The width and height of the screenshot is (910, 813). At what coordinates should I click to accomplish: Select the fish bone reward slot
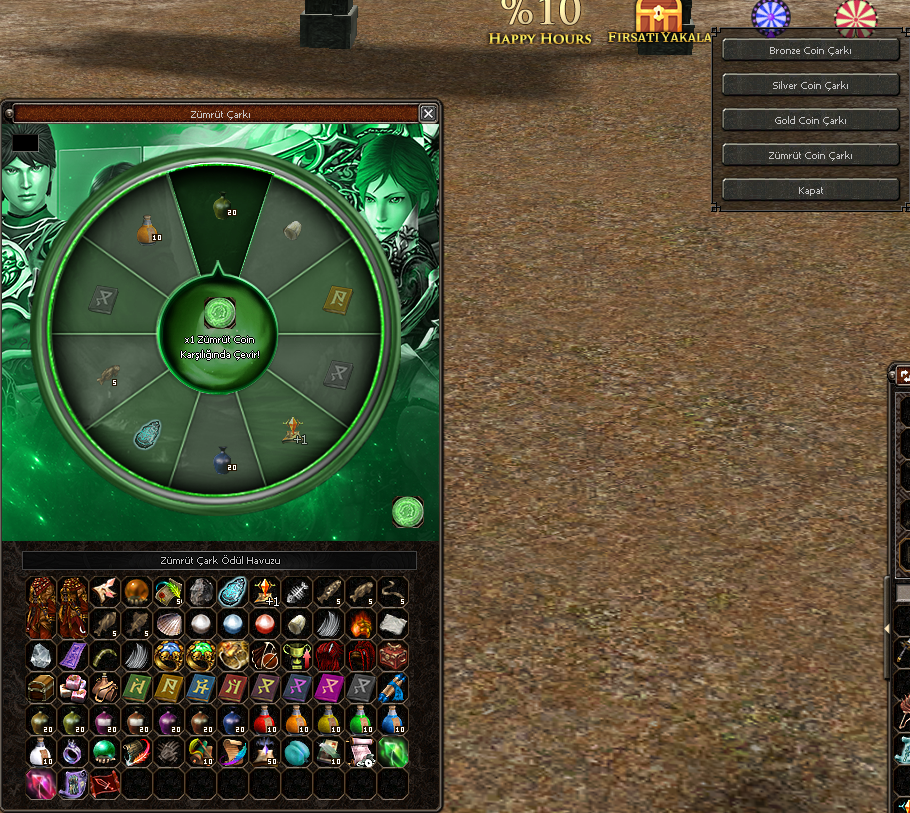[x=298, y=592]
